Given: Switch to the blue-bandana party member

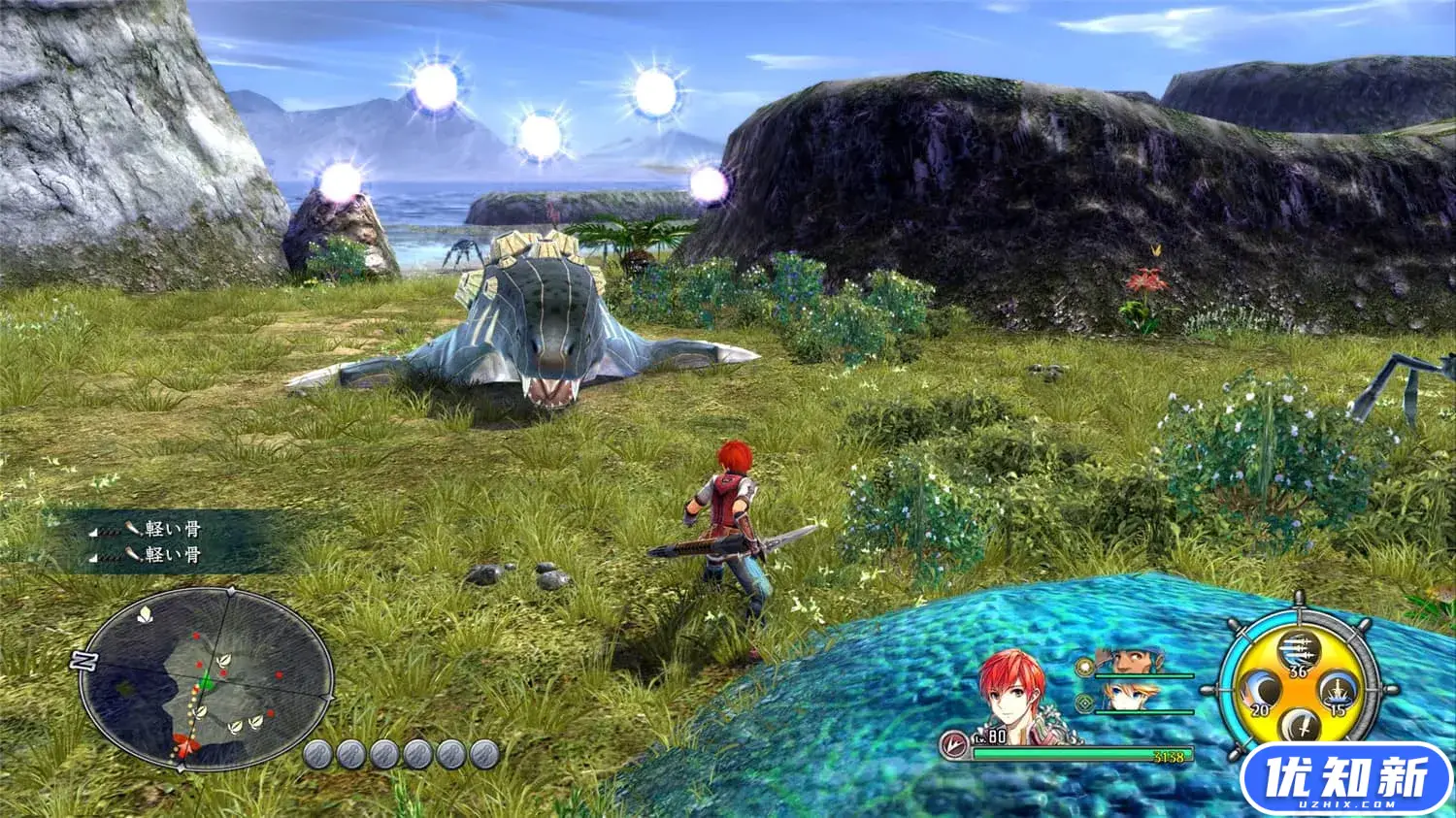Looking at the screenshot, I should coord(1130,662).
